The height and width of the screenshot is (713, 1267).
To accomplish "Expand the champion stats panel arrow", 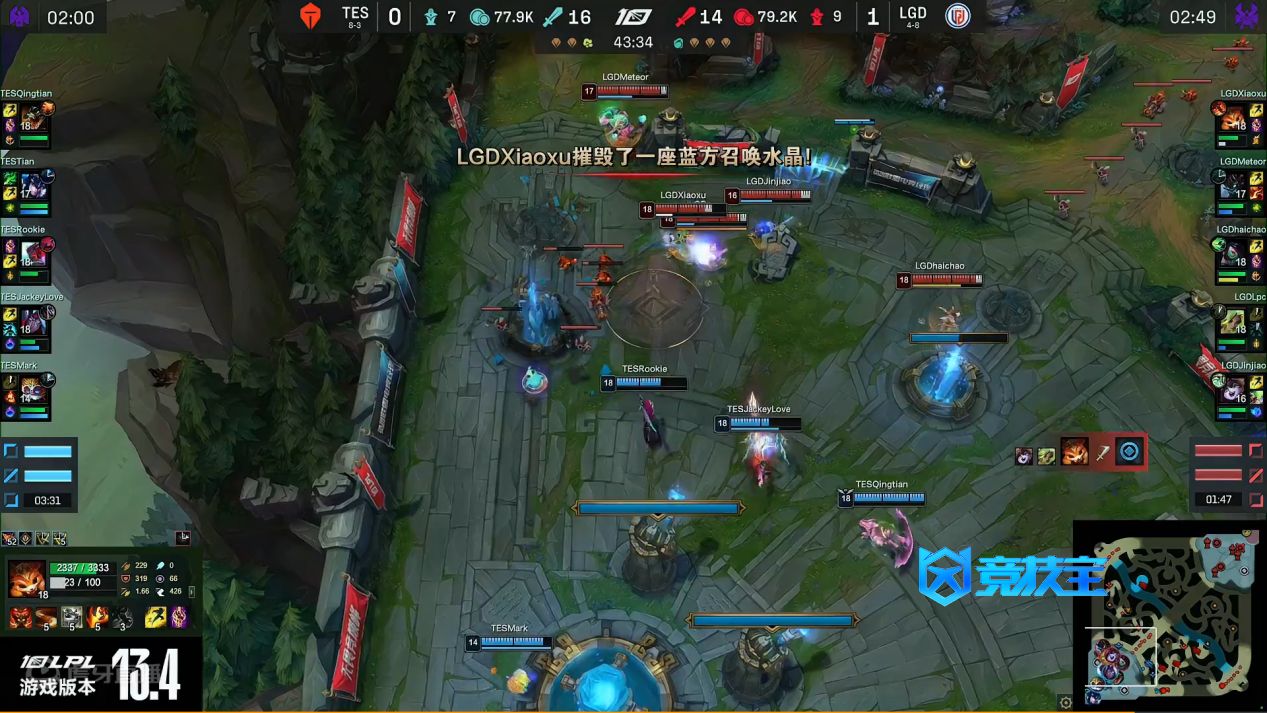I will [x=192, y=591].
